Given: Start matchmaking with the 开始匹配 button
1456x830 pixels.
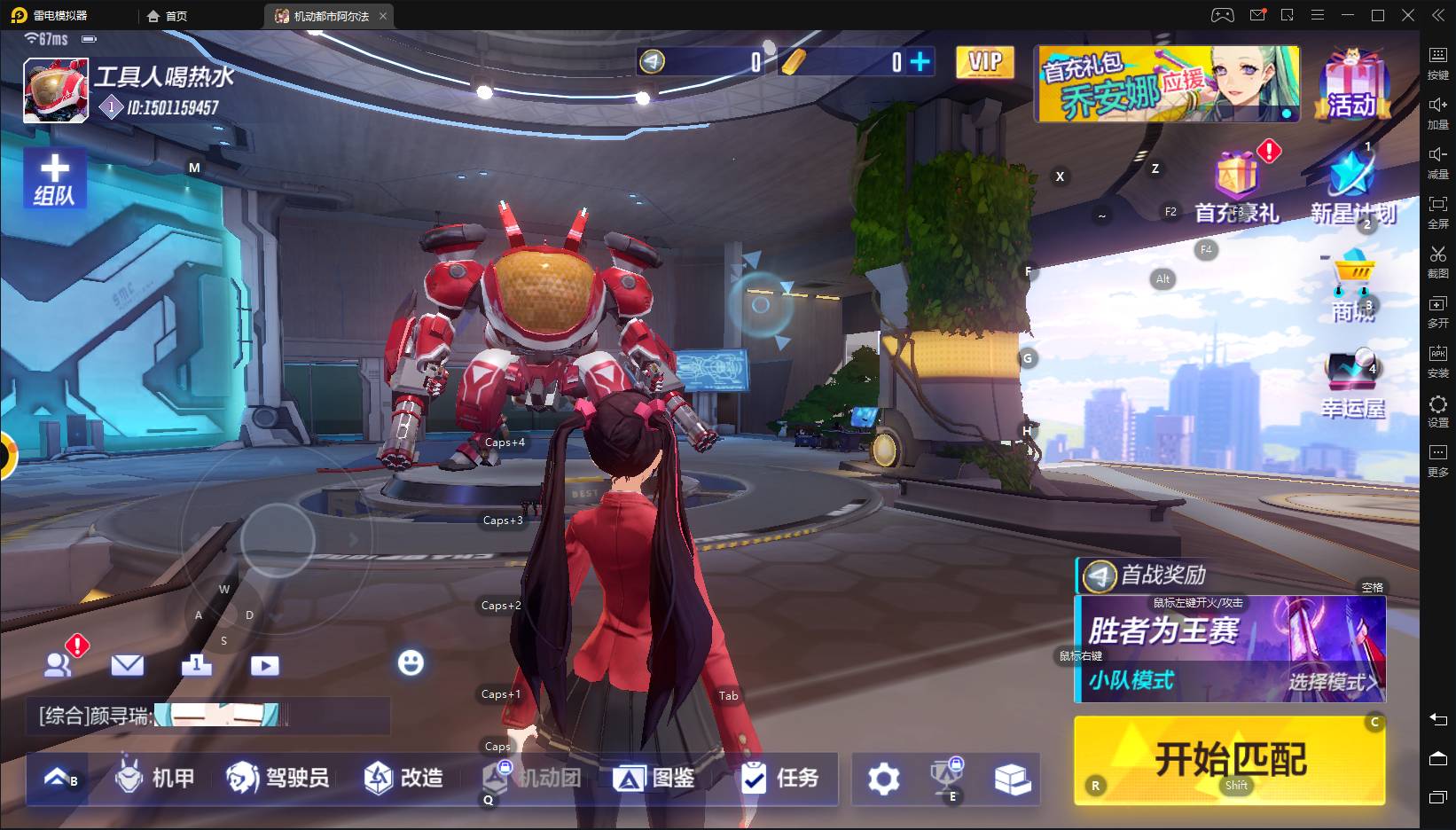Looking at the screenshot, I should pyautogui.click(x=1229, y=760).
